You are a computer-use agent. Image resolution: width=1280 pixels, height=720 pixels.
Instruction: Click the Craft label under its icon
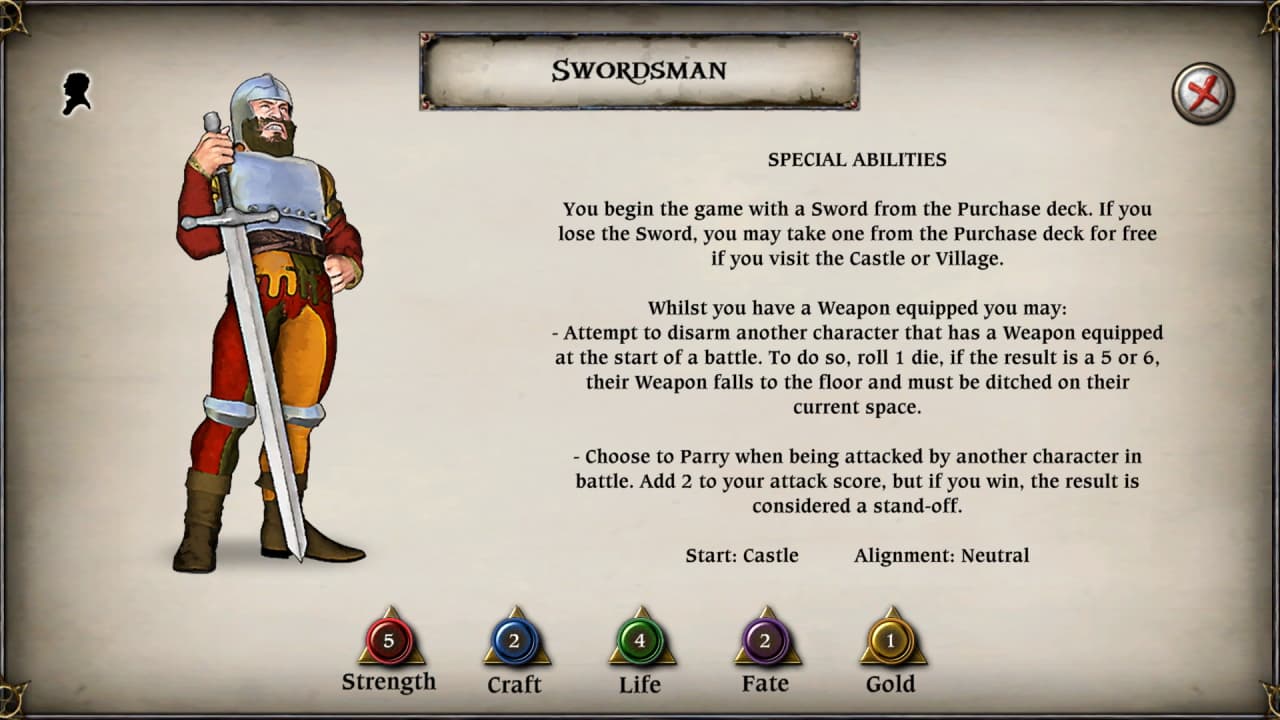coord(515,685)
